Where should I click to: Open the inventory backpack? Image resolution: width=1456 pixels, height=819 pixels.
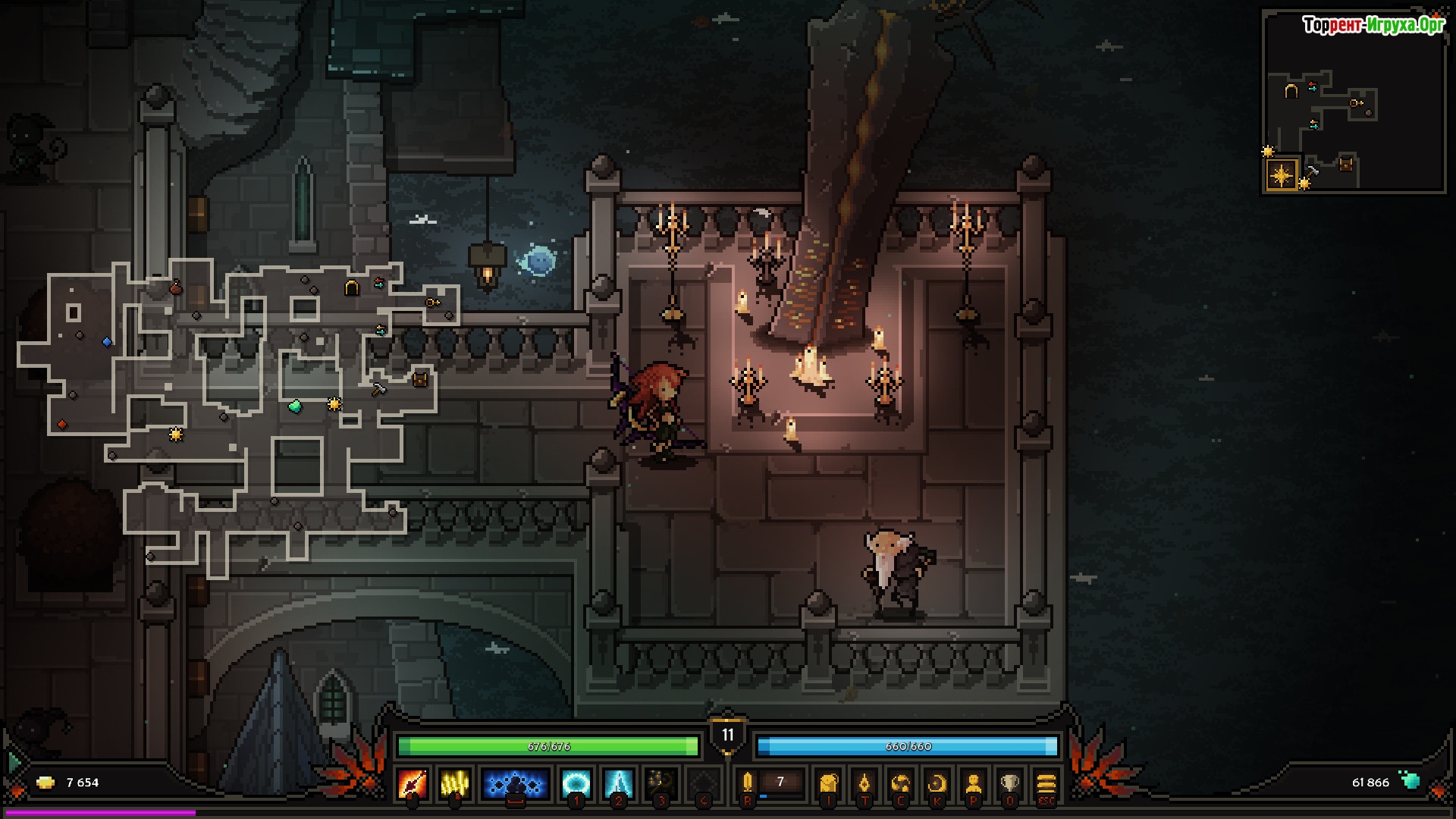pos(828,783)
